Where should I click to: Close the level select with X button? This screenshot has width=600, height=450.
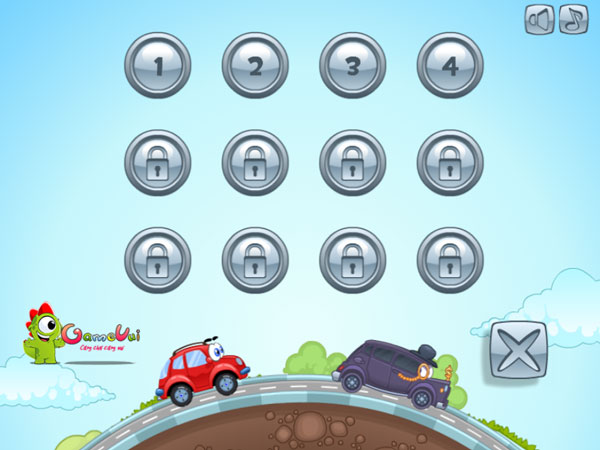[x=518, y=352]
